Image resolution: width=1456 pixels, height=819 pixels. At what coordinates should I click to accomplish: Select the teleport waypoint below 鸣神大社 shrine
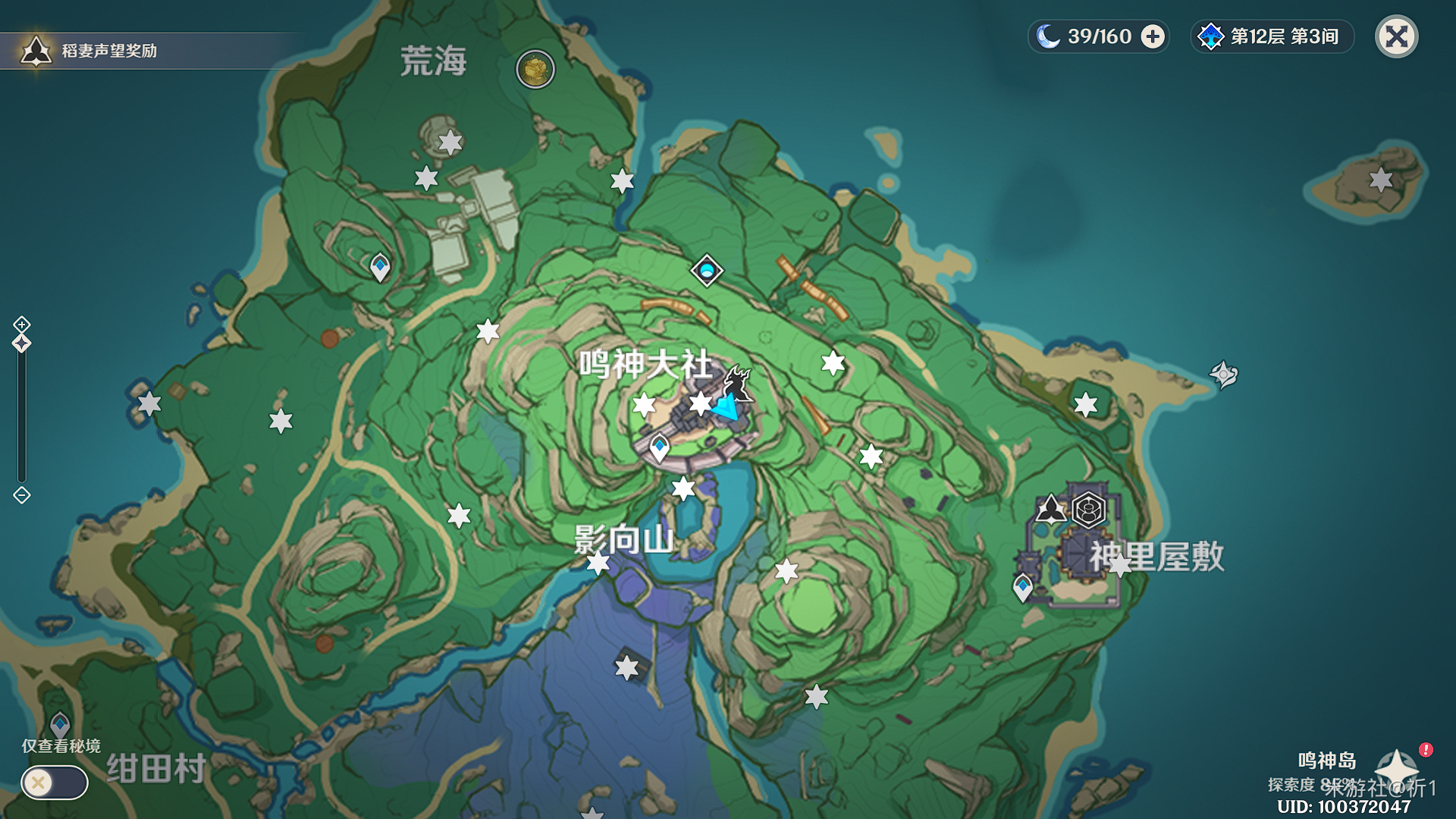(x=659, y=446)
